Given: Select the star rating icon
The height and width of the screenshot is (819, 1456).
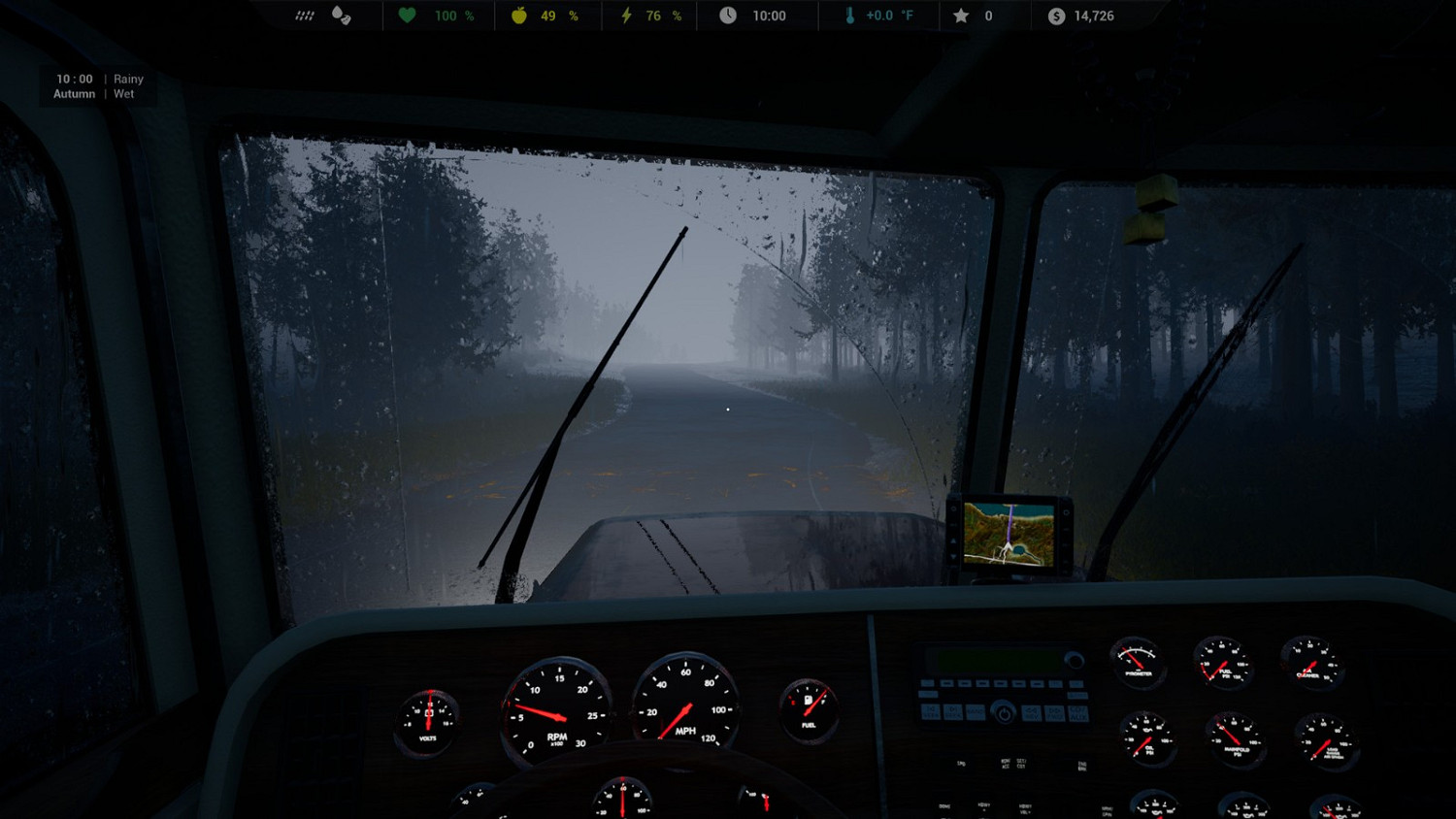Looking at the screenshot, I should tap(960, 16).
